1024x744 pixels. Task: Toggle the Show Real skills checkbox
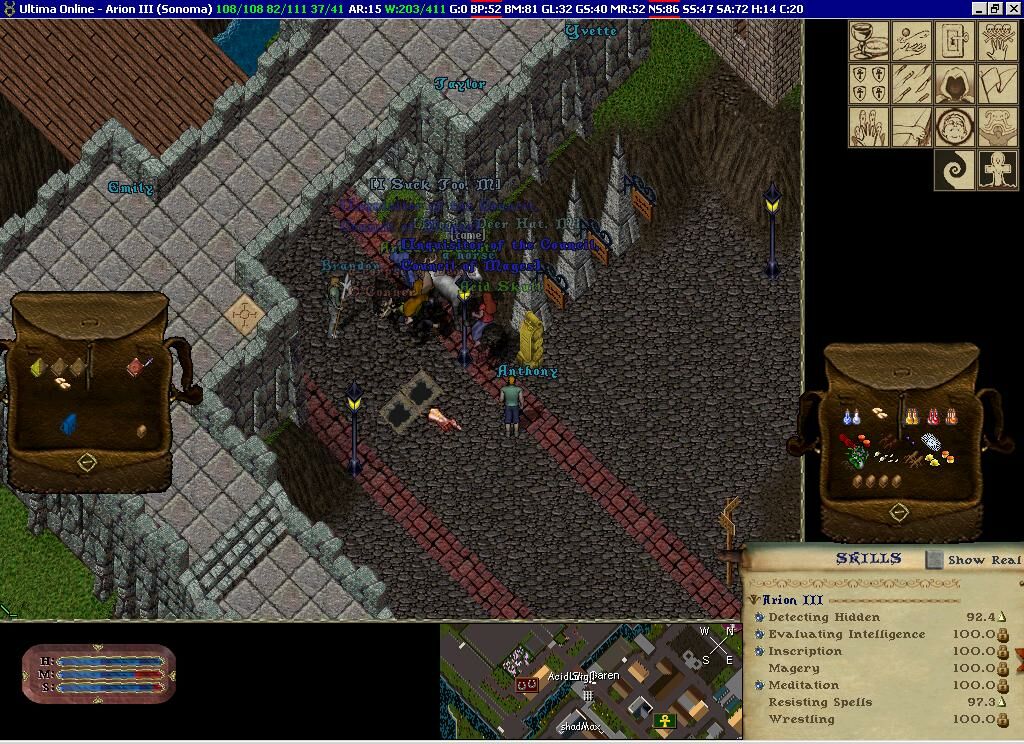coord(934,560)
